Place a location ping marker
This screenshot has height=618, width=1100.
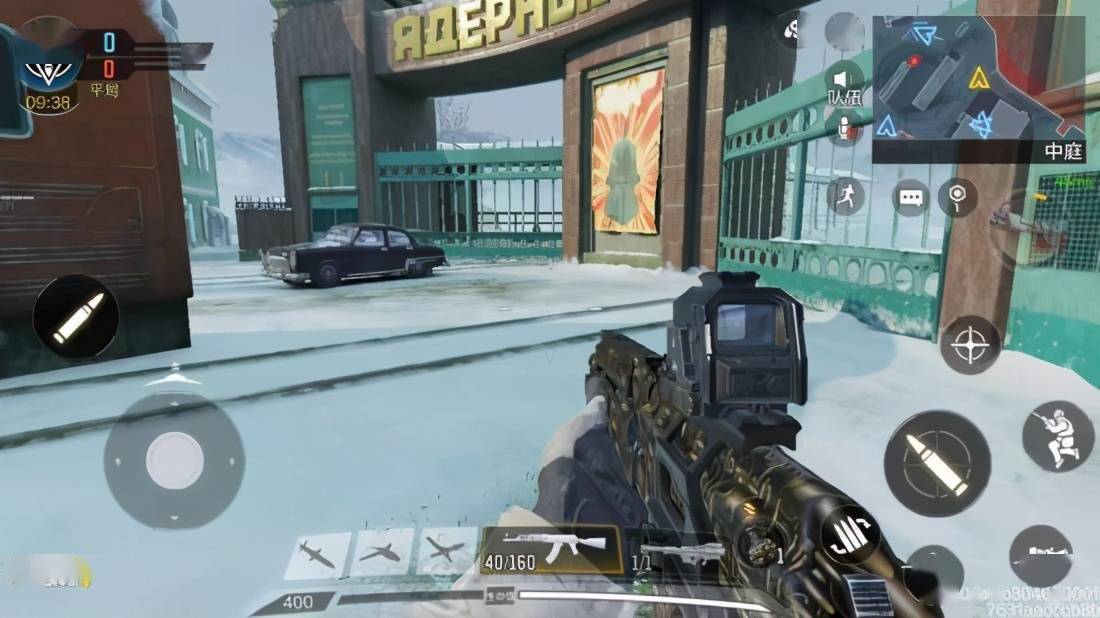(x=957, y=195)
